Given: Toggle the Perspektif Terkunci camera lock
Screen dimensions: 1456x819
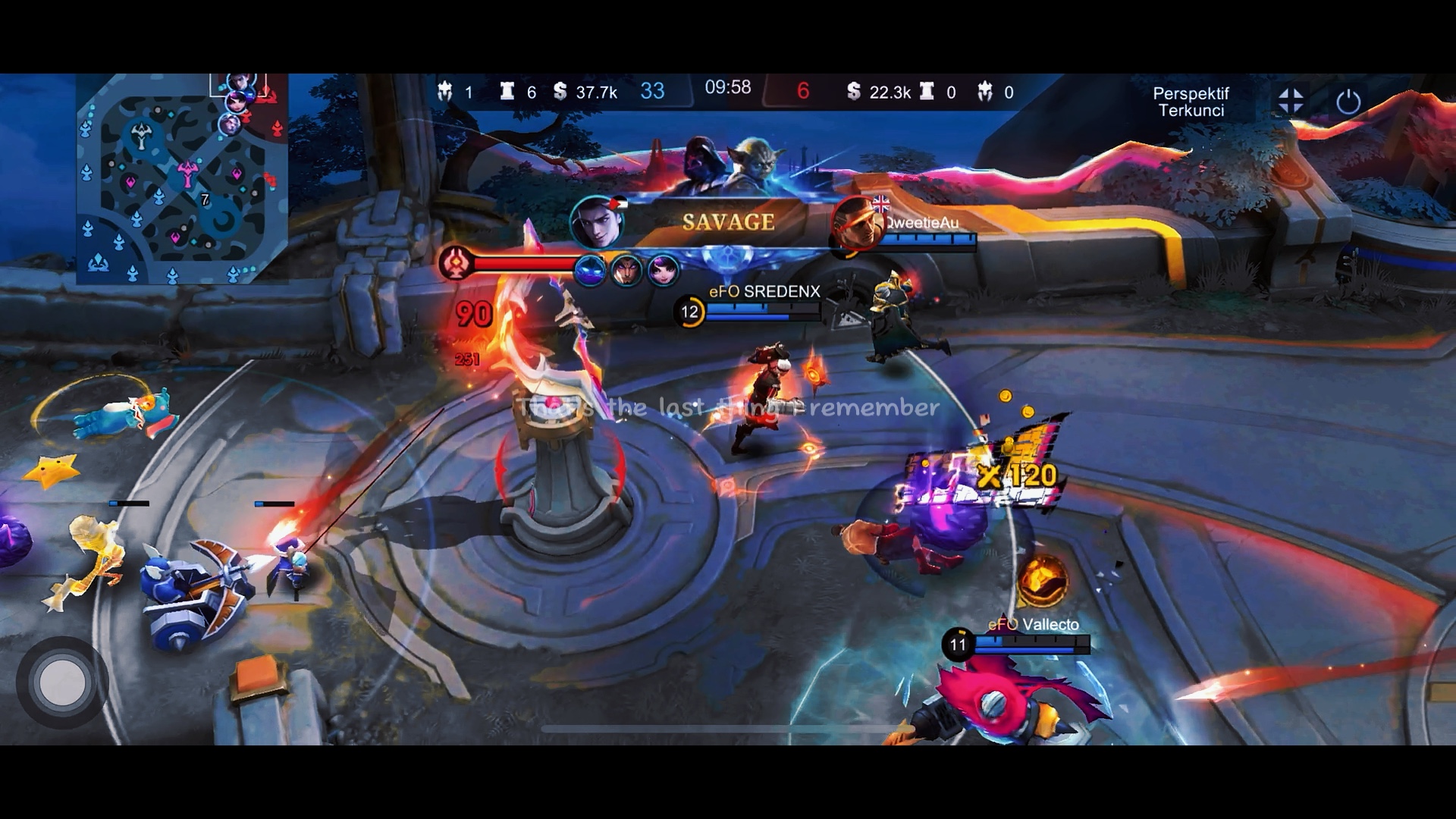Looking at the screenshot, I should tap(1191, 102).
